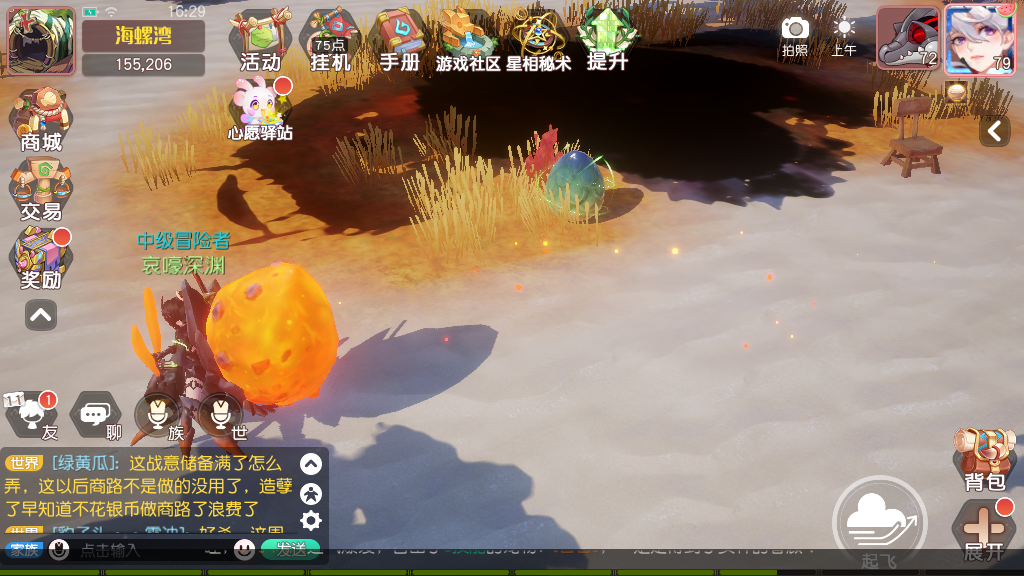Open the 提升 upgrade menu
Viewport: 1024px width, 576px height.
[607, 40]
